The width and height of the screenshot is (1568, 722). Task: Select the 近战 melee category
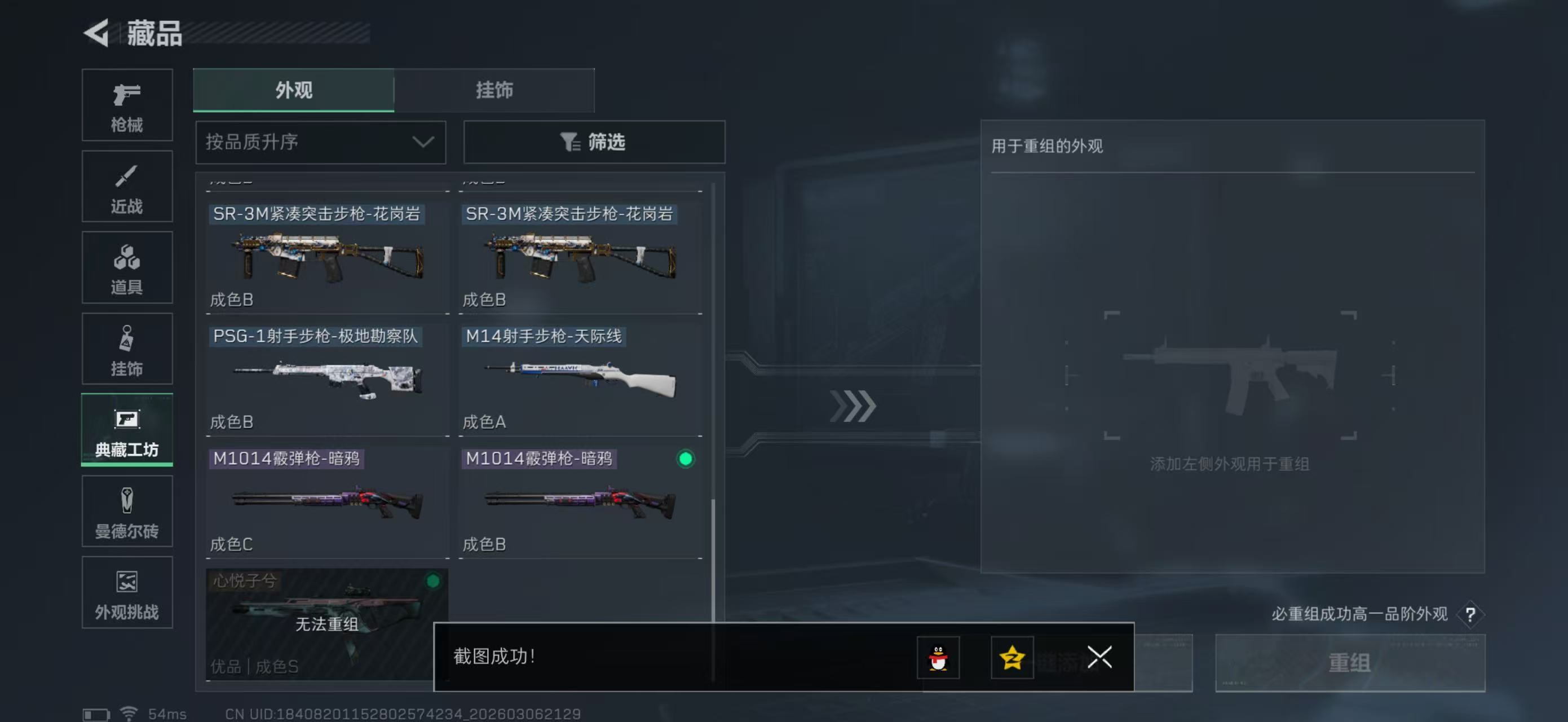point(127,186)
